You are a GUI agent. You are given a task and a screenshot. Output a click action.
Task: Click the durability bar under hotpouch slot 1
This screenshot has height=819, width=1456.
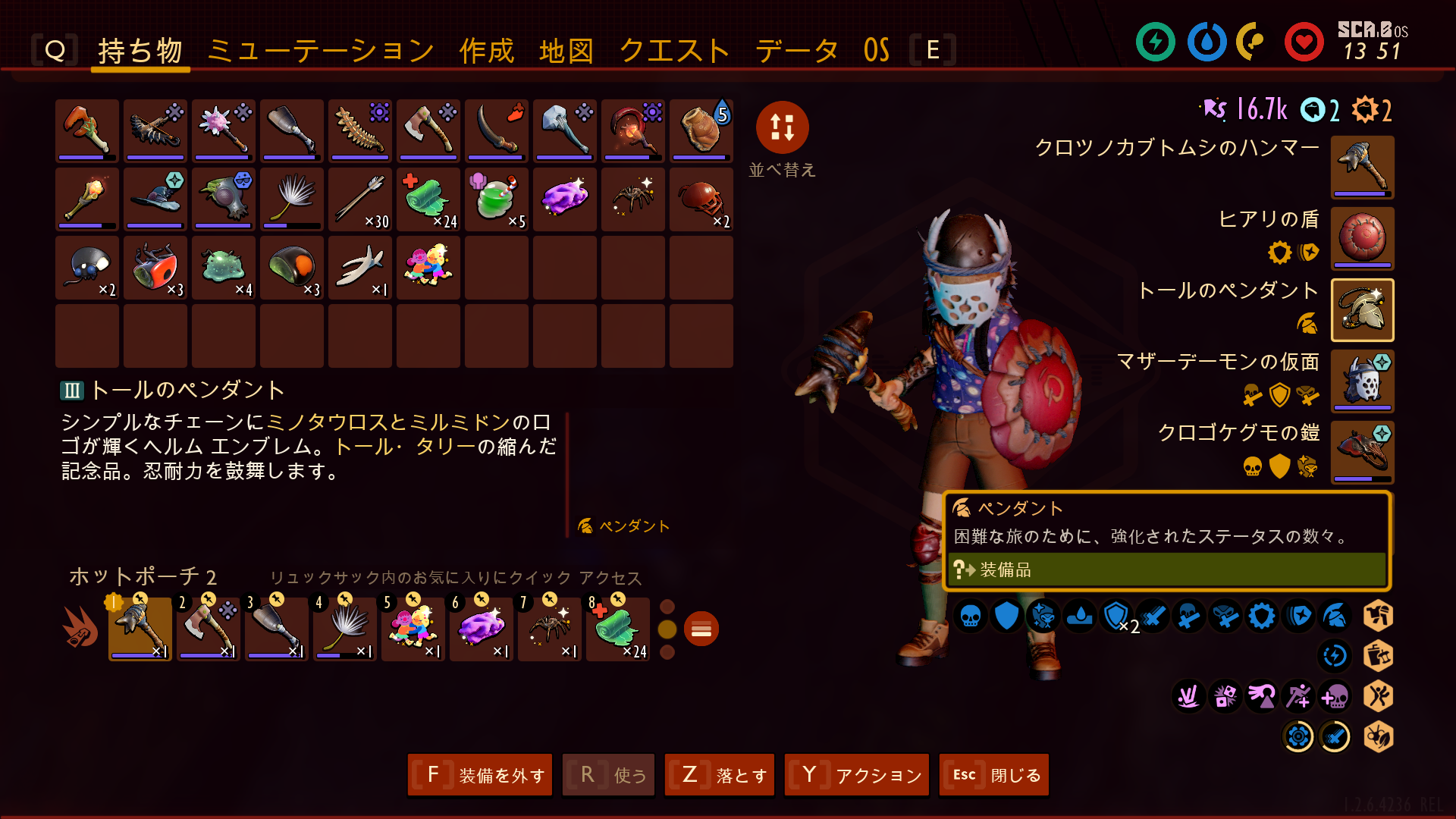[x=140, y=655]
